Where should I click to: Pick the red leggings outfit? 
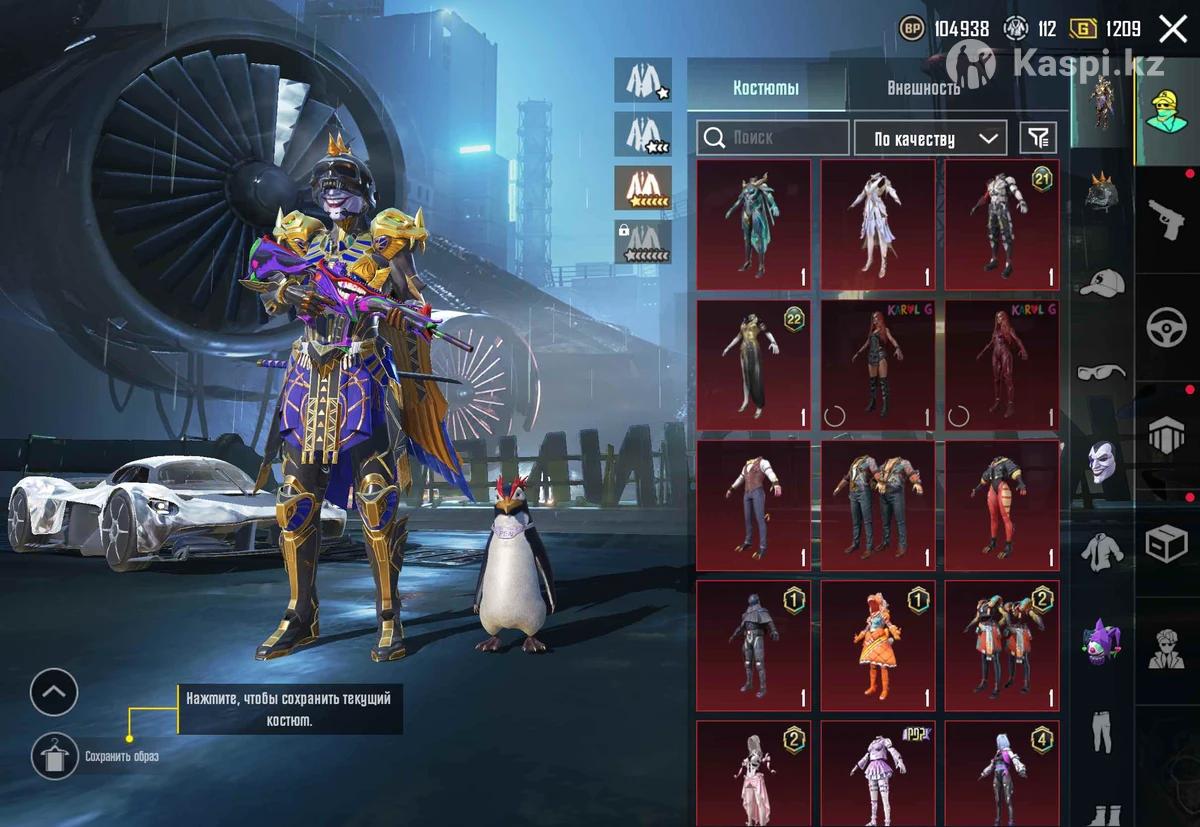click(1002, 506)
